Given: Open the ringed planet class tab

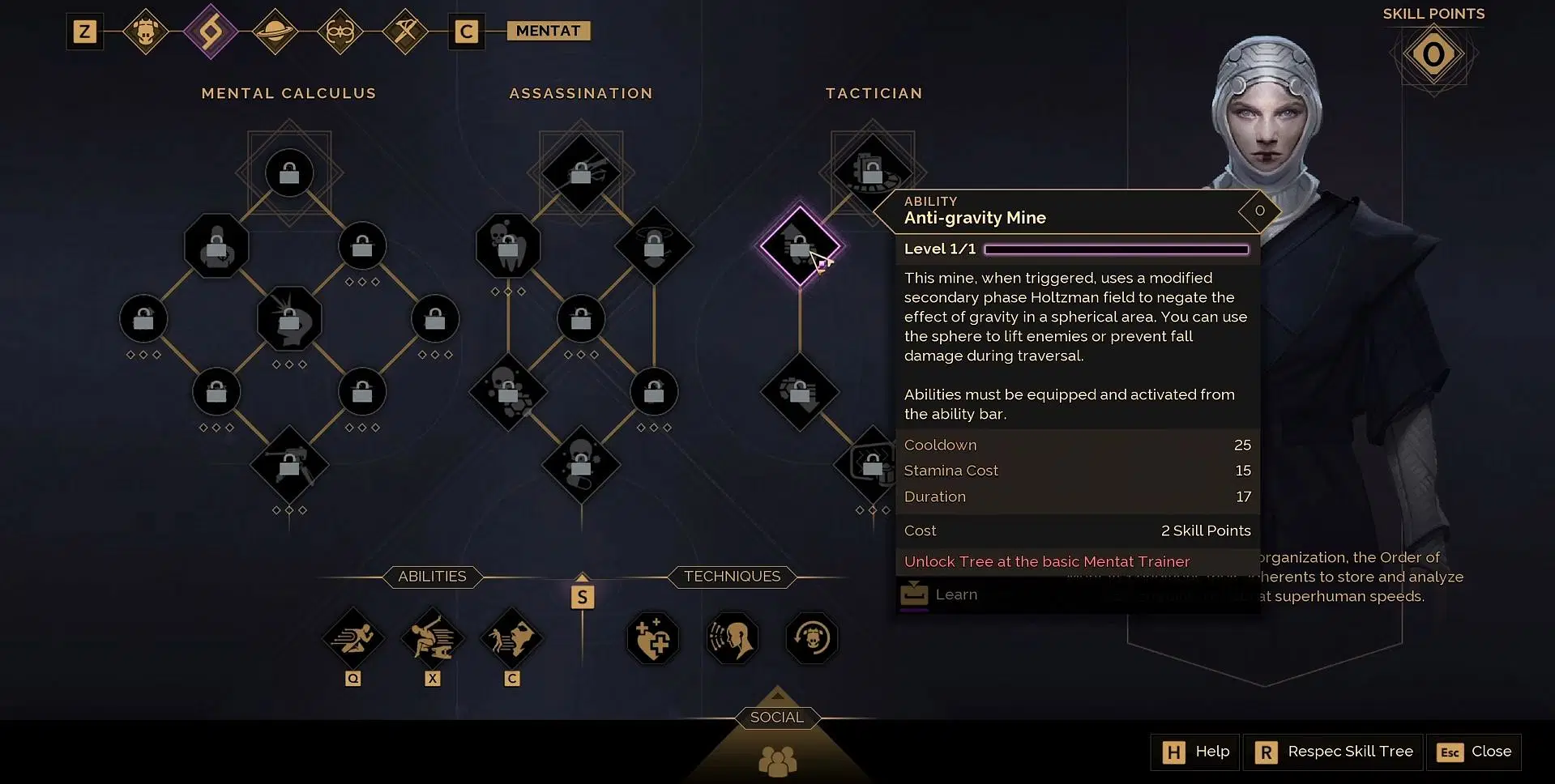Looking at the screenshot, I should pyautogui.click(x=276, y=32).
